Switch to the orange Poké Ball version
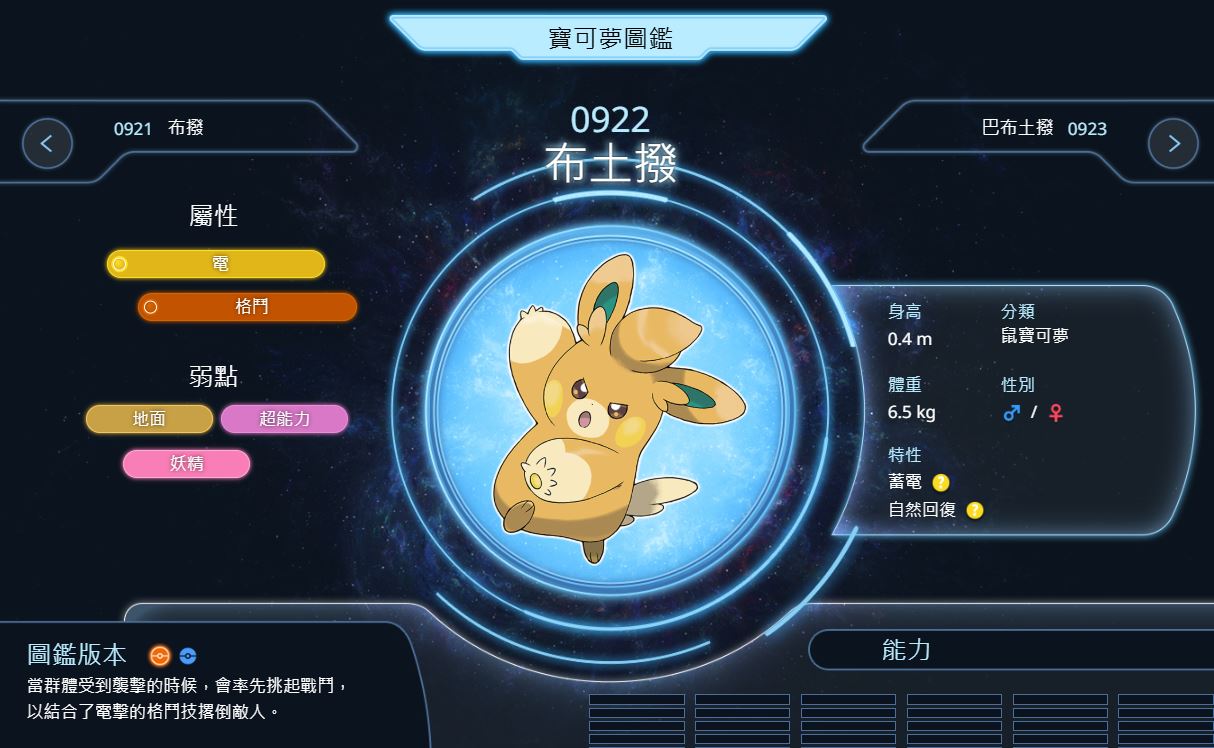Image resolution: width=1214 pixels, height=748 pixels. point(159,656)
